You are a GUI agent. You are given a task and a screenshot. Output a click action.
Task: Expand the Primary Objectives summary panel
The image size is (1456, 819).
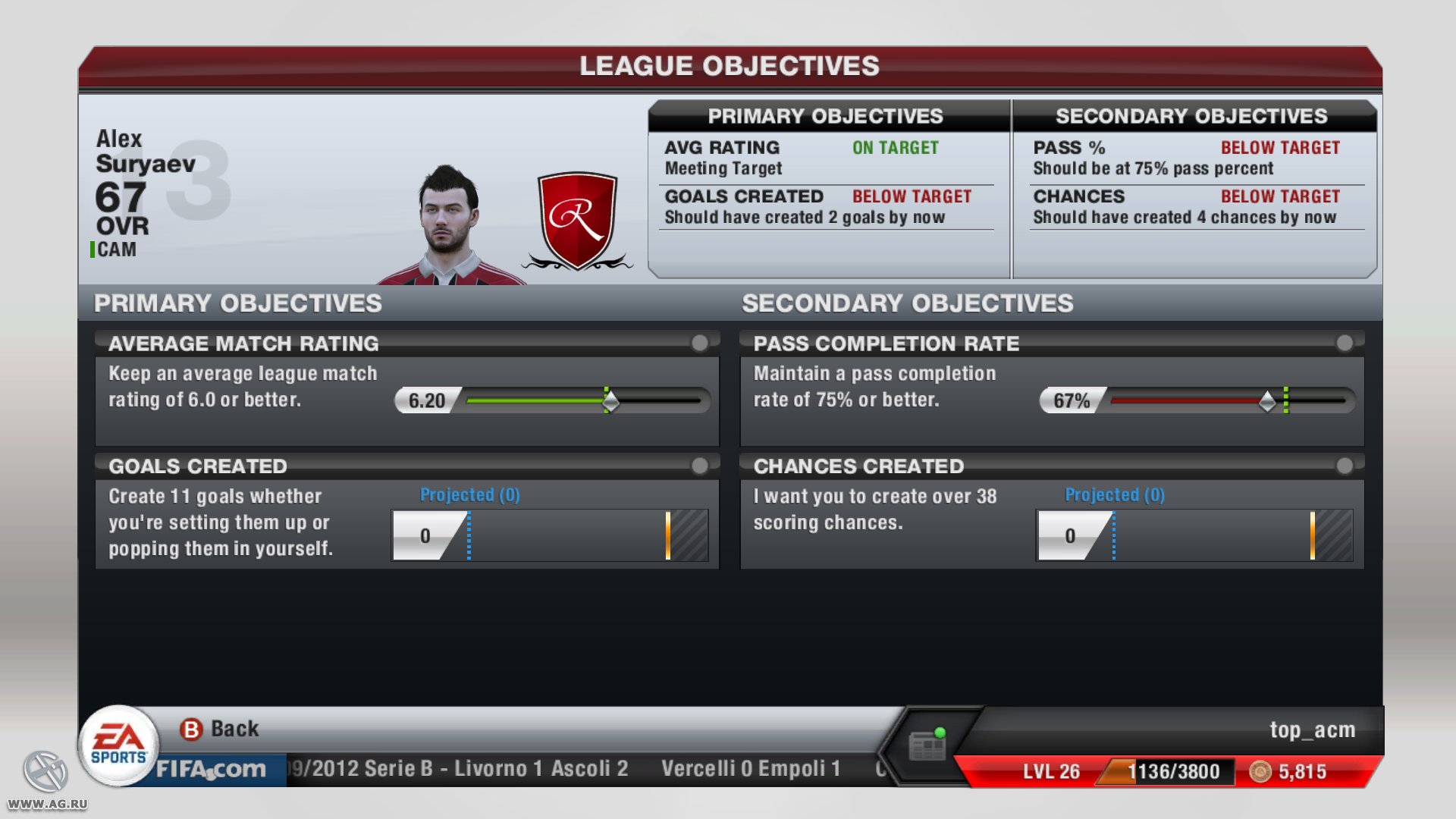click(827, 116)
